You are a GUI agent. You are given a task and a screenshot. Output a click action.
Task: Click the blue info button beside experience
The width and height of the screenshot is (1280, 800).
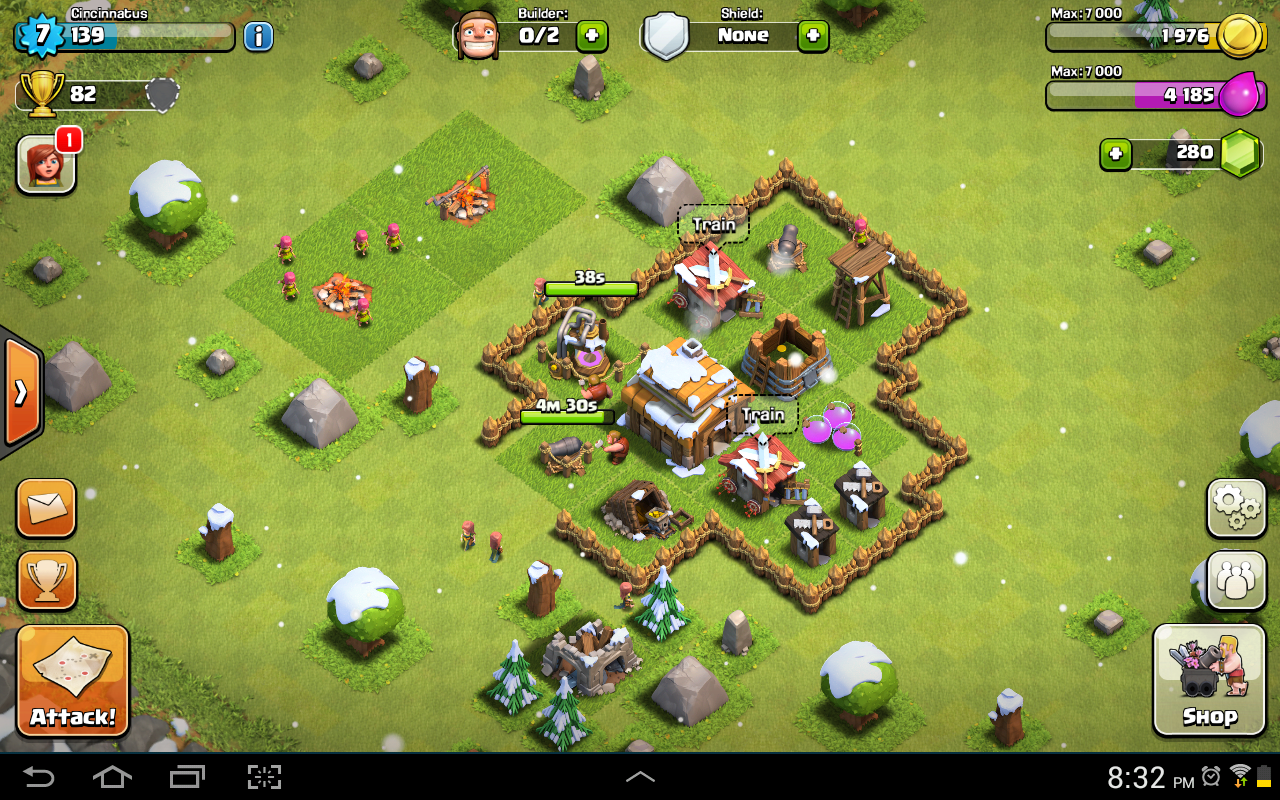pos(258,37)
